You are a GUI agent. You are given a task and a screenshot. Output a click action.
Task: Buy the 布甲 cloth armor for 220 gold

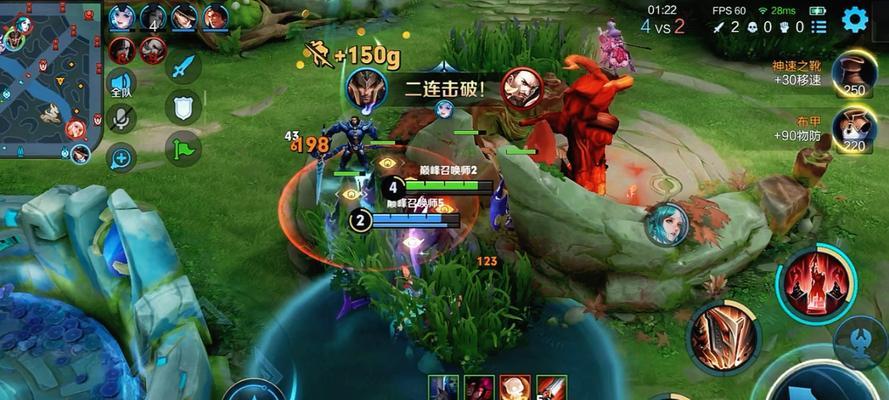click(853, 129)
